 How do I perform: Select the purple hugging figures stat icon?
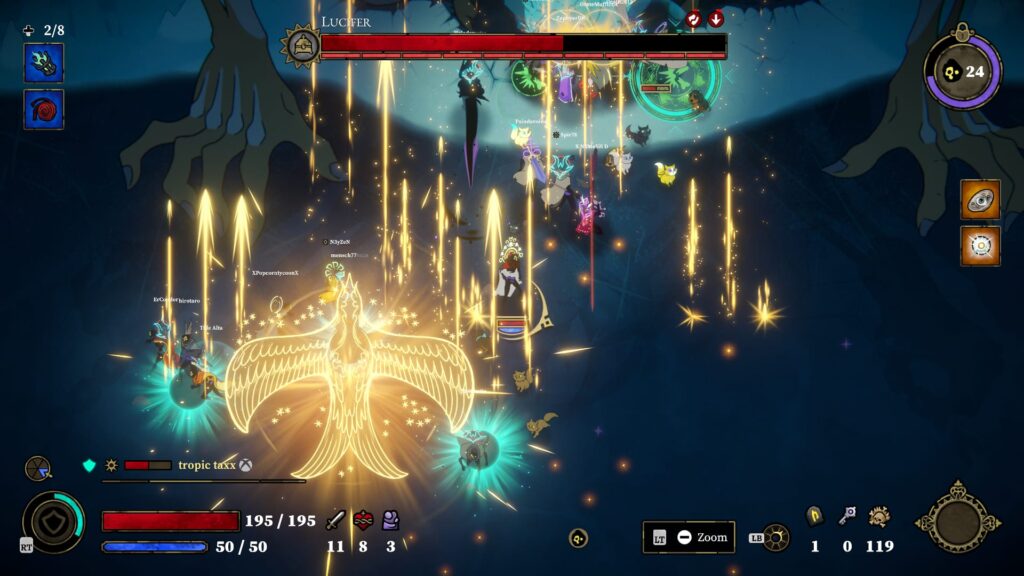pos(390,520)
